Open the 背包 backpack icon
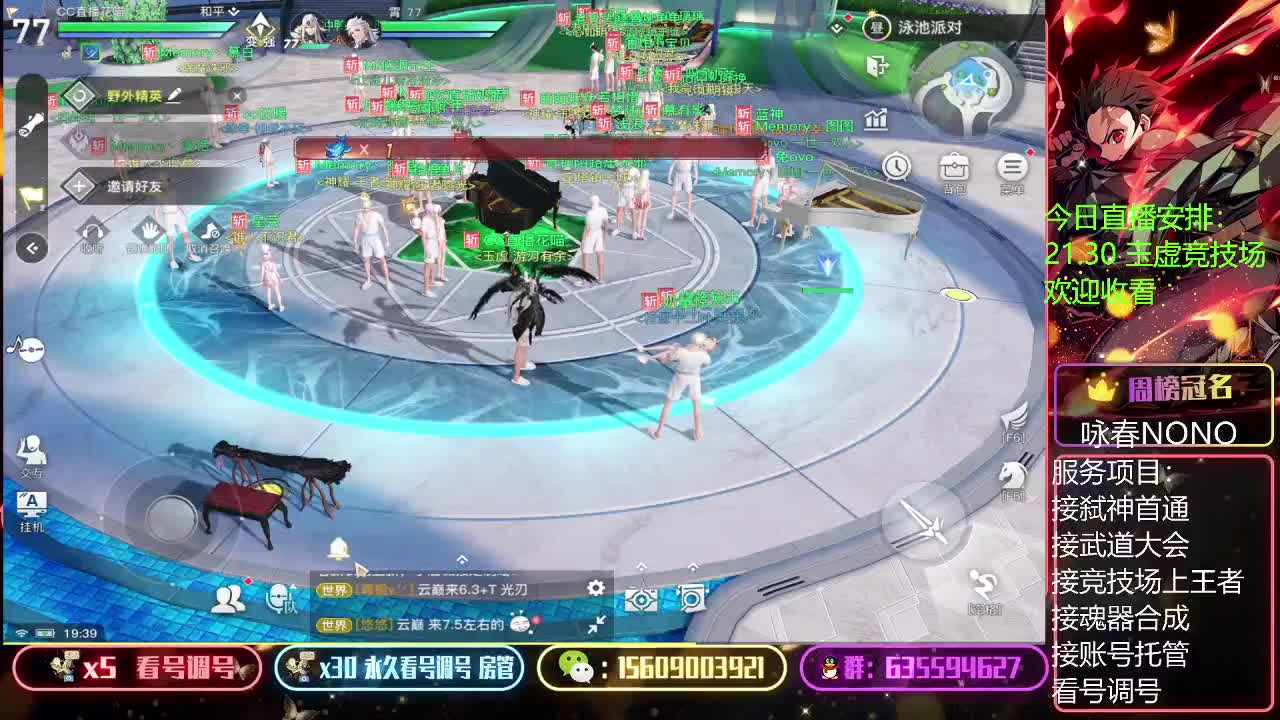Screen dimensions: 1280x720 [954, 166]
